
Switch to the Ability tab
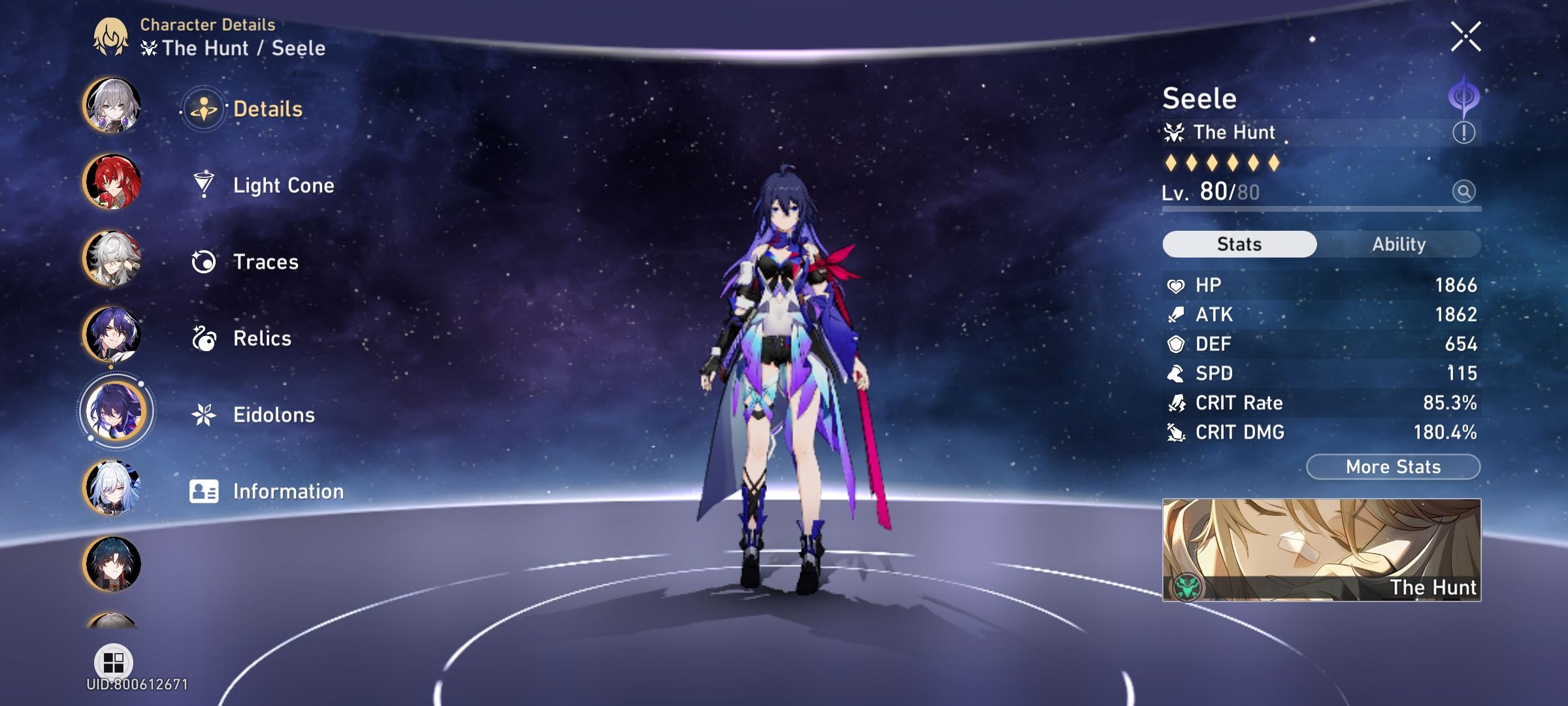1398,244
